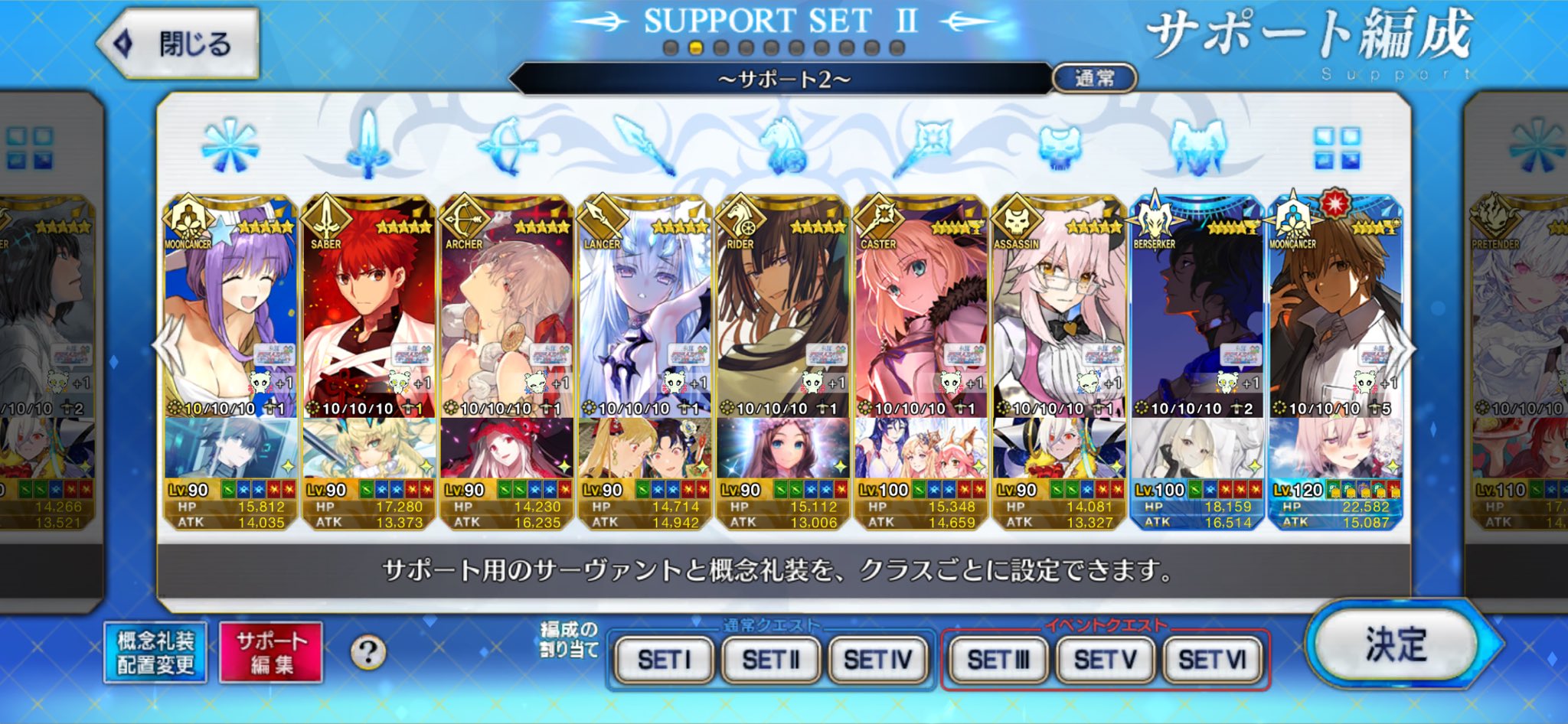Viewport: 1568px width, 724px height.
Task: Assign to event quest SET V
Action: [x=1104, y=659]
